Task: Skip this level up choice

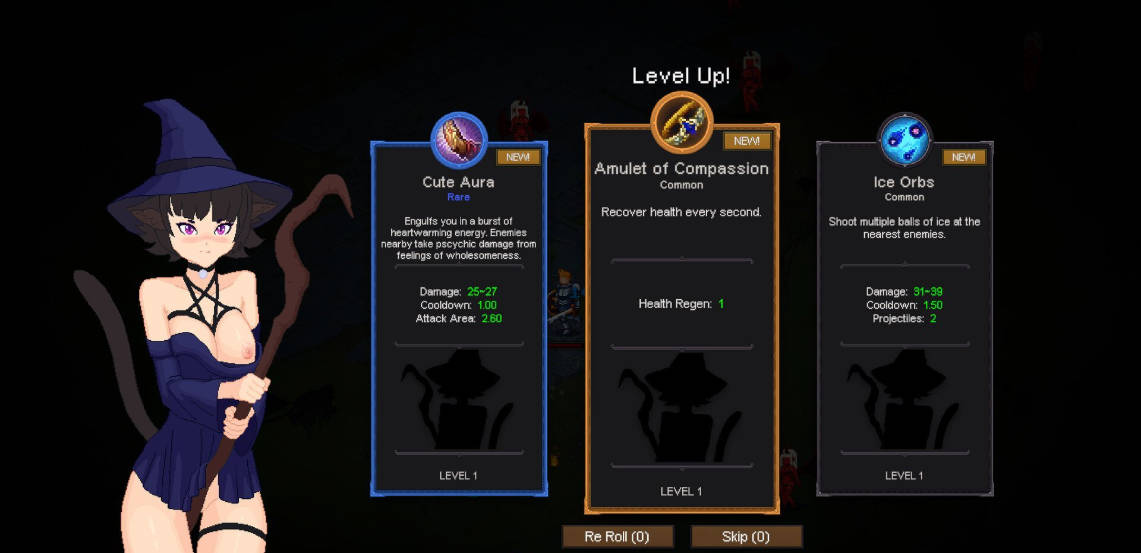Action: click(746, 537)
